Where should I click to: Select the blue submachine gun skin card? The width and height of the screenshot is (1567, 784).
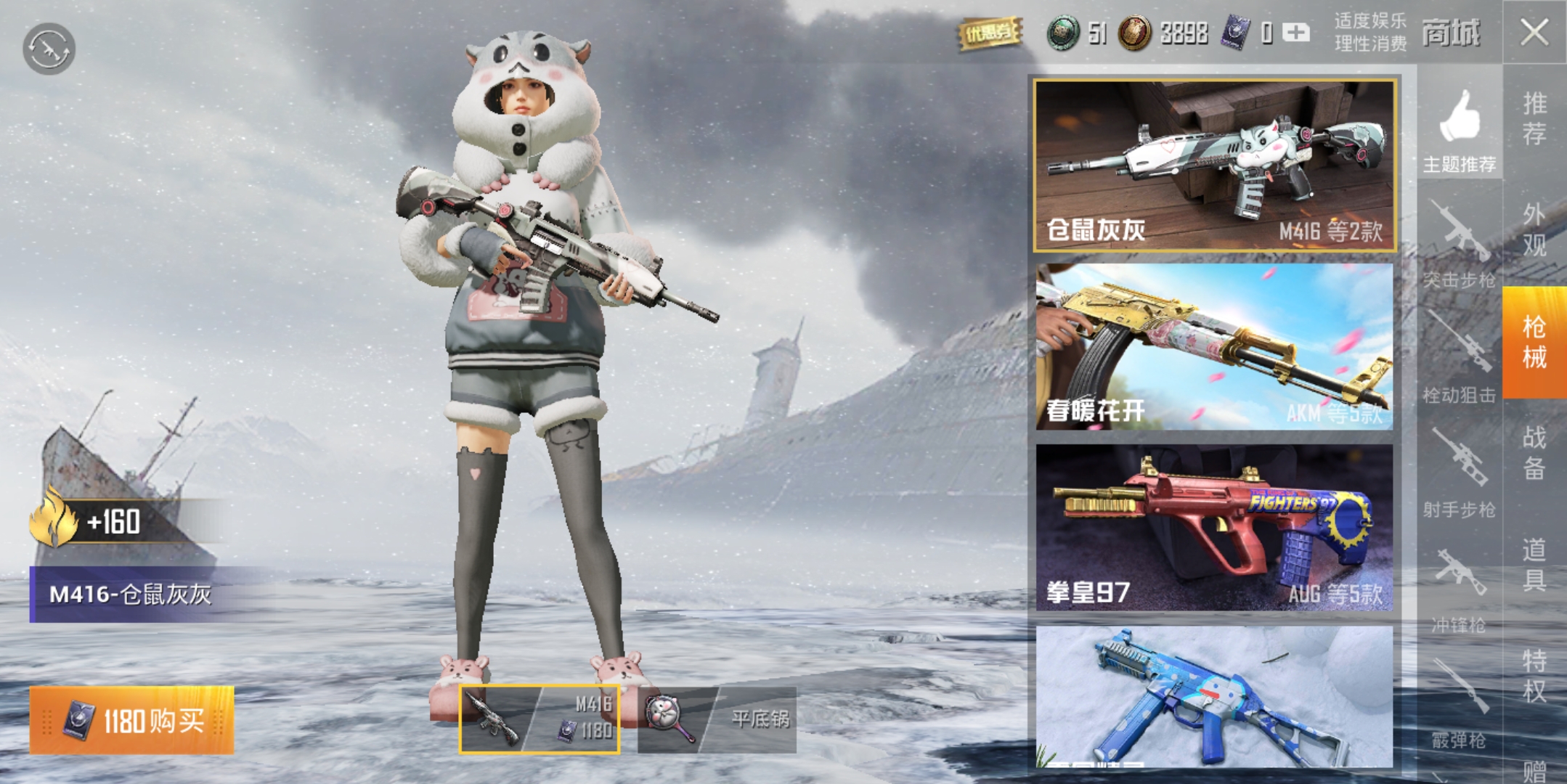1215,697
